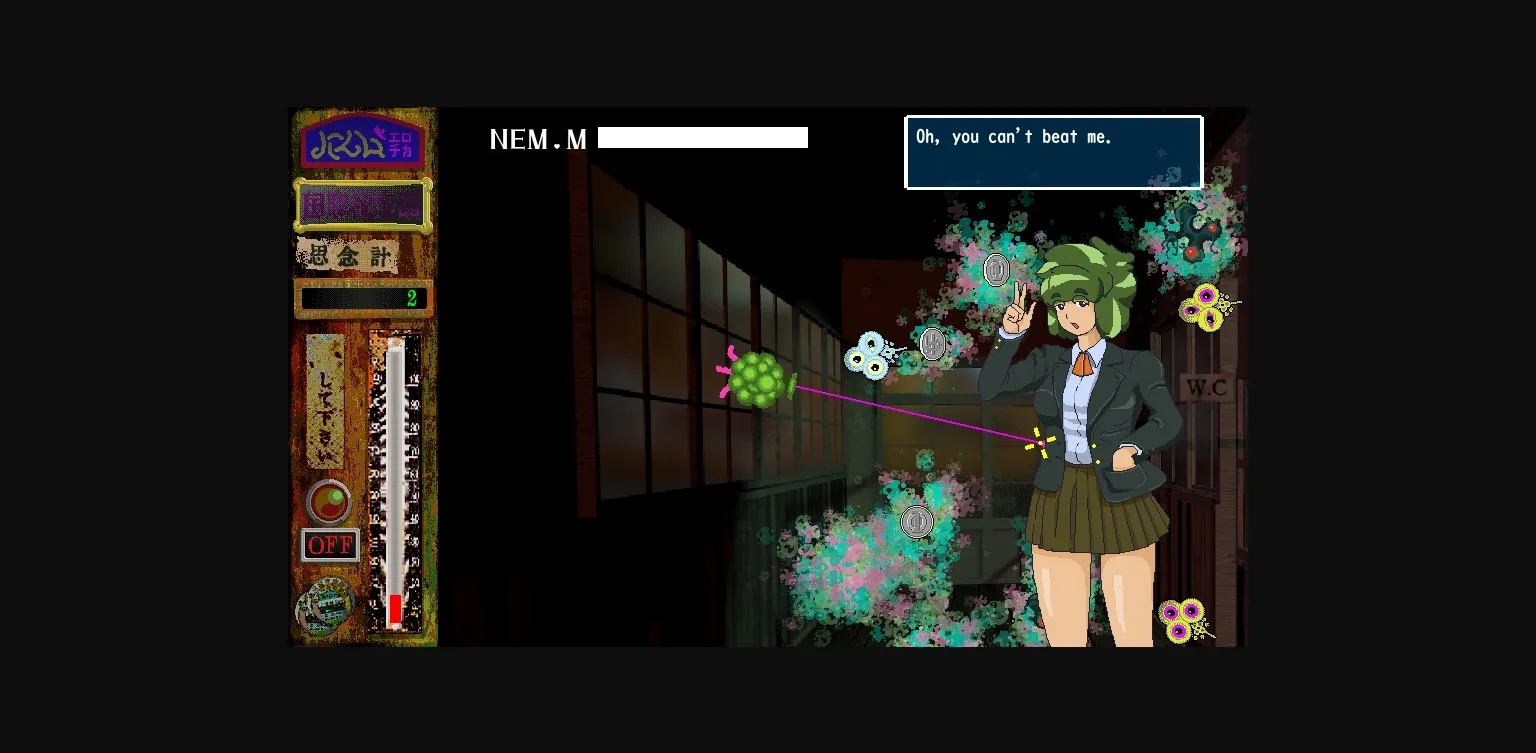The height and width of the screenshot is (753, 1536).
Task: Collect the coin above the girl's raised hand
Action: pos(996,268)
